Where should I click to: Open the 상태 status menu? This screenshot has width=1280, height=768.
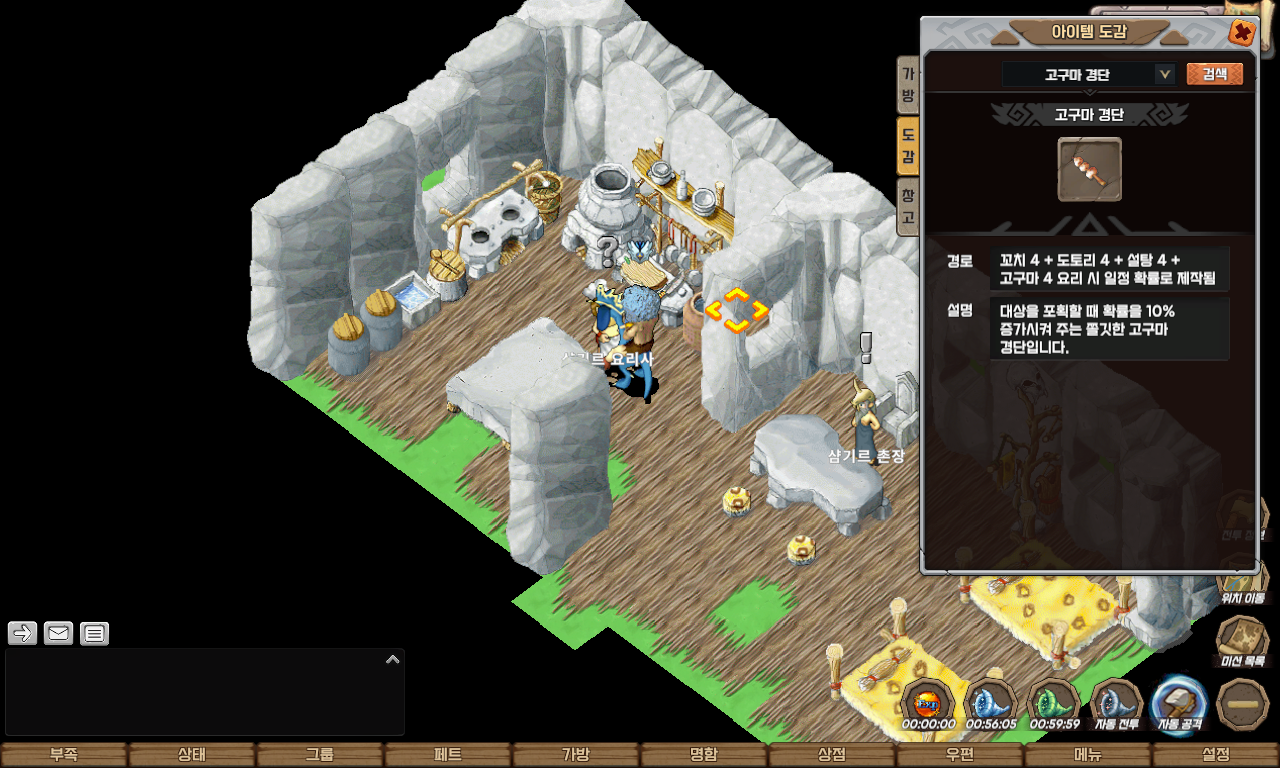192,755
